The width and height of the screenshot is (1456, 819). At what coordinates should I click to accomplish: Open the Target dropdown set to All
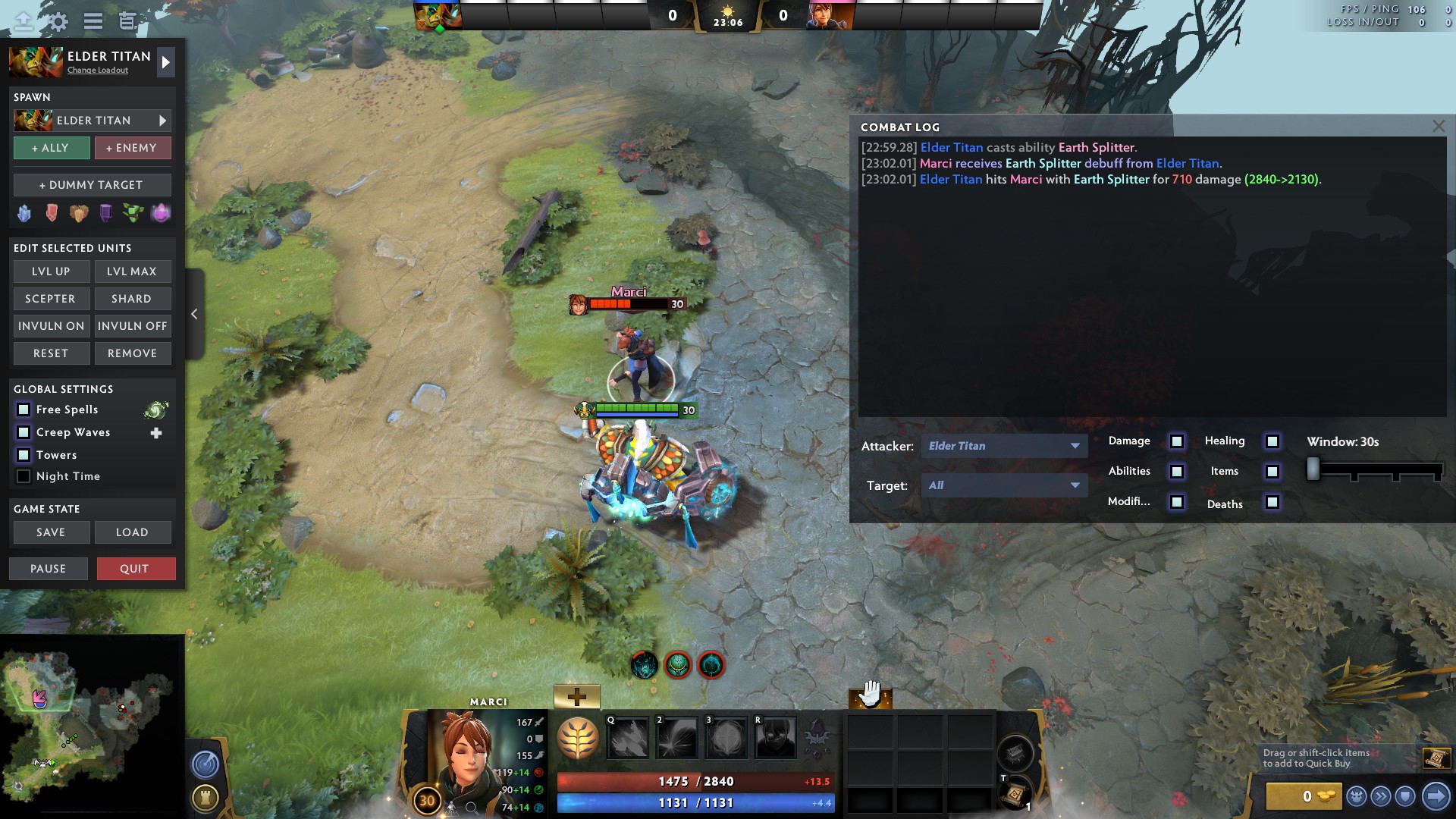[1004, 485]
